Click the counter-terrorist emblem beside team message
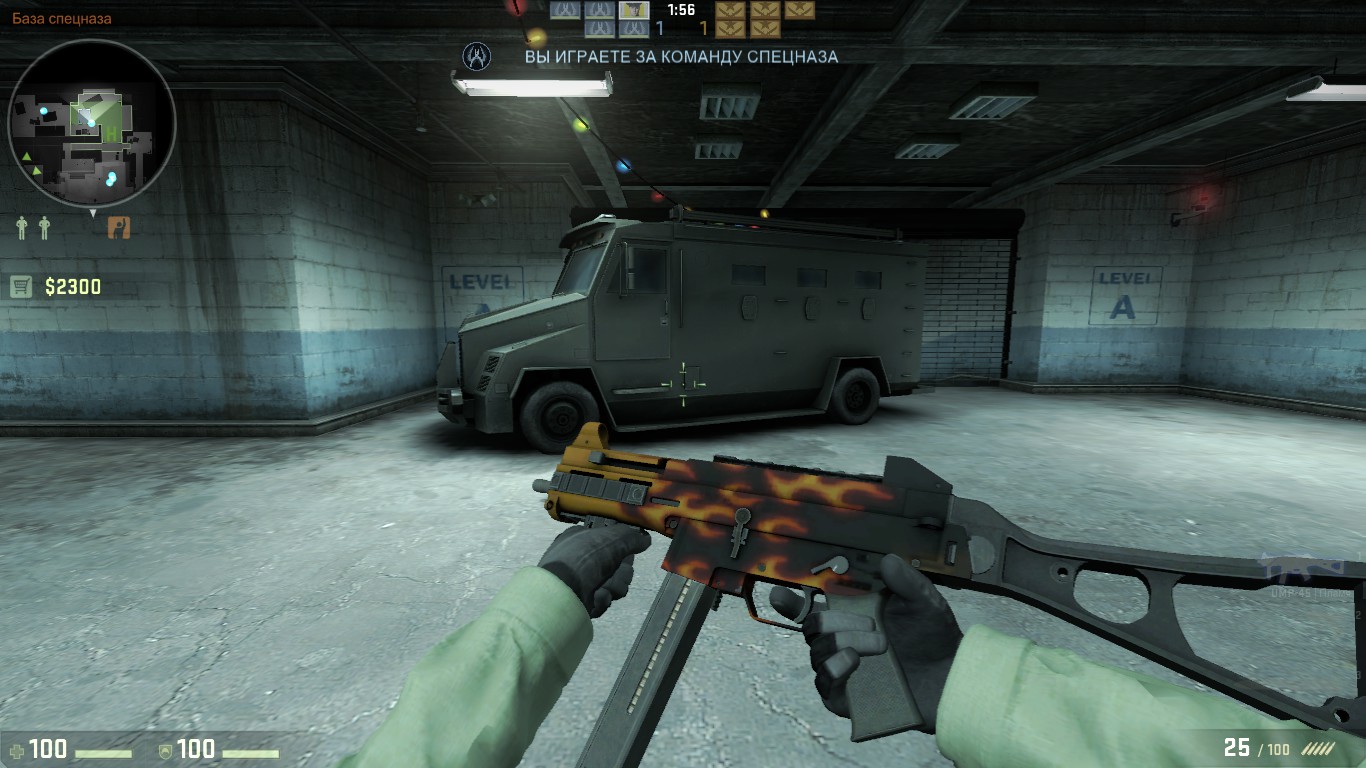Viewport: 1366px width, 768px height. pyautogui.click(x=477, y=56)
